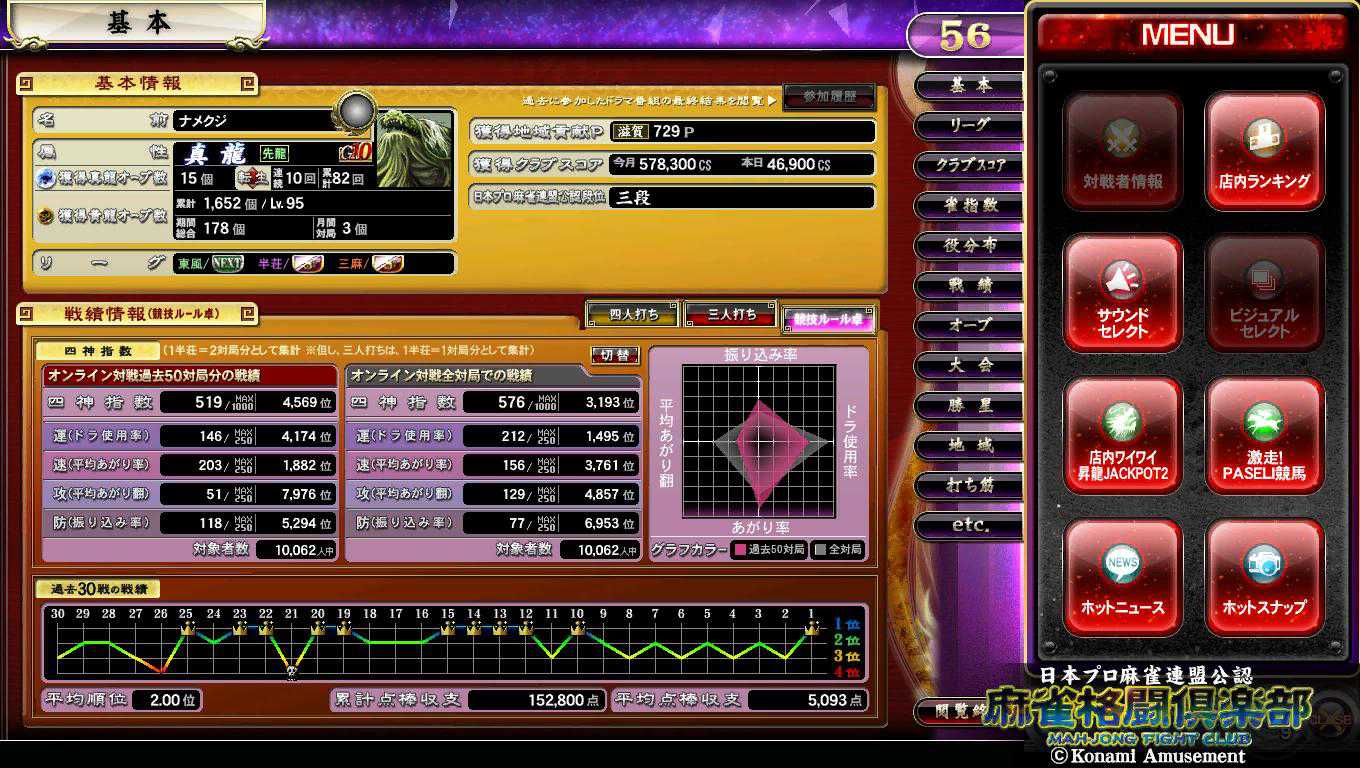Select the etc. side tab
This screenshot has width=1360, height=768.
(x=968, y=525)
